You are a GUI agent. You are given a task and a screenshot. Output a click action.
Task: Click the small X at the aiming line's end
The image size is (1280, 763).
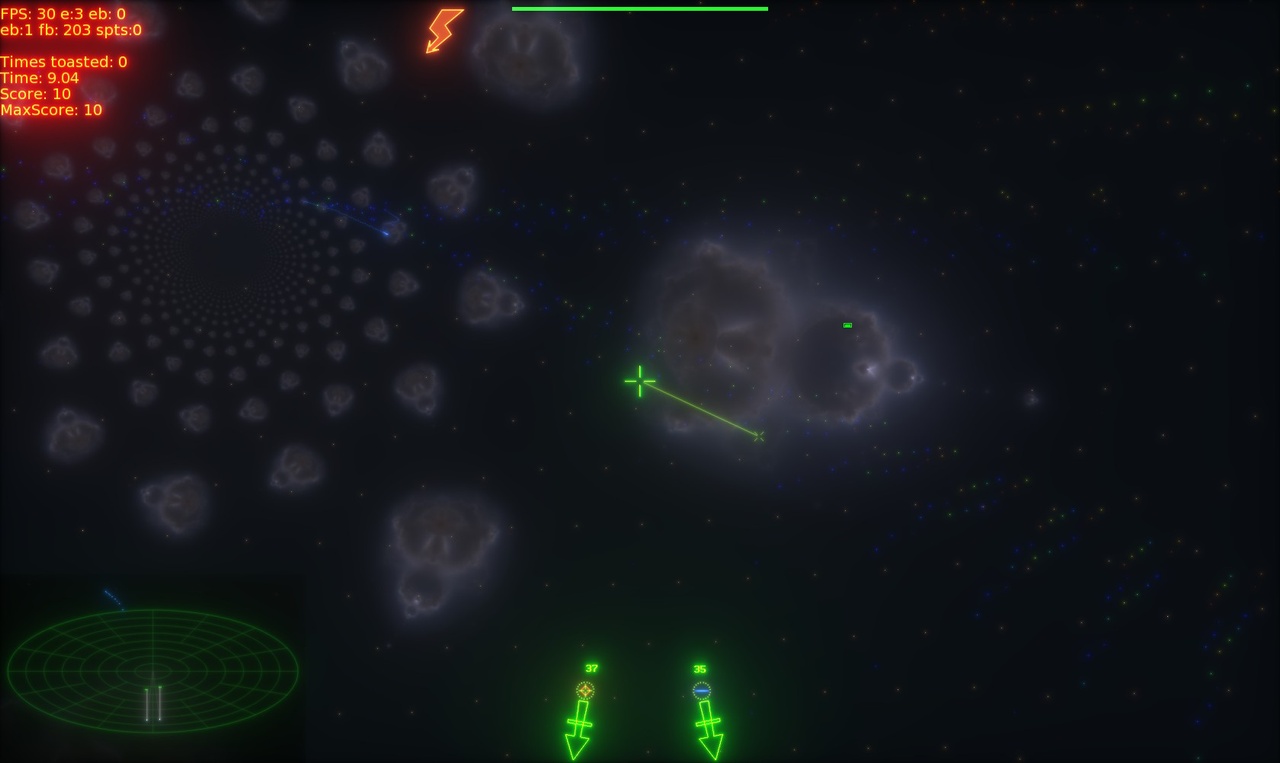[758, 436]
